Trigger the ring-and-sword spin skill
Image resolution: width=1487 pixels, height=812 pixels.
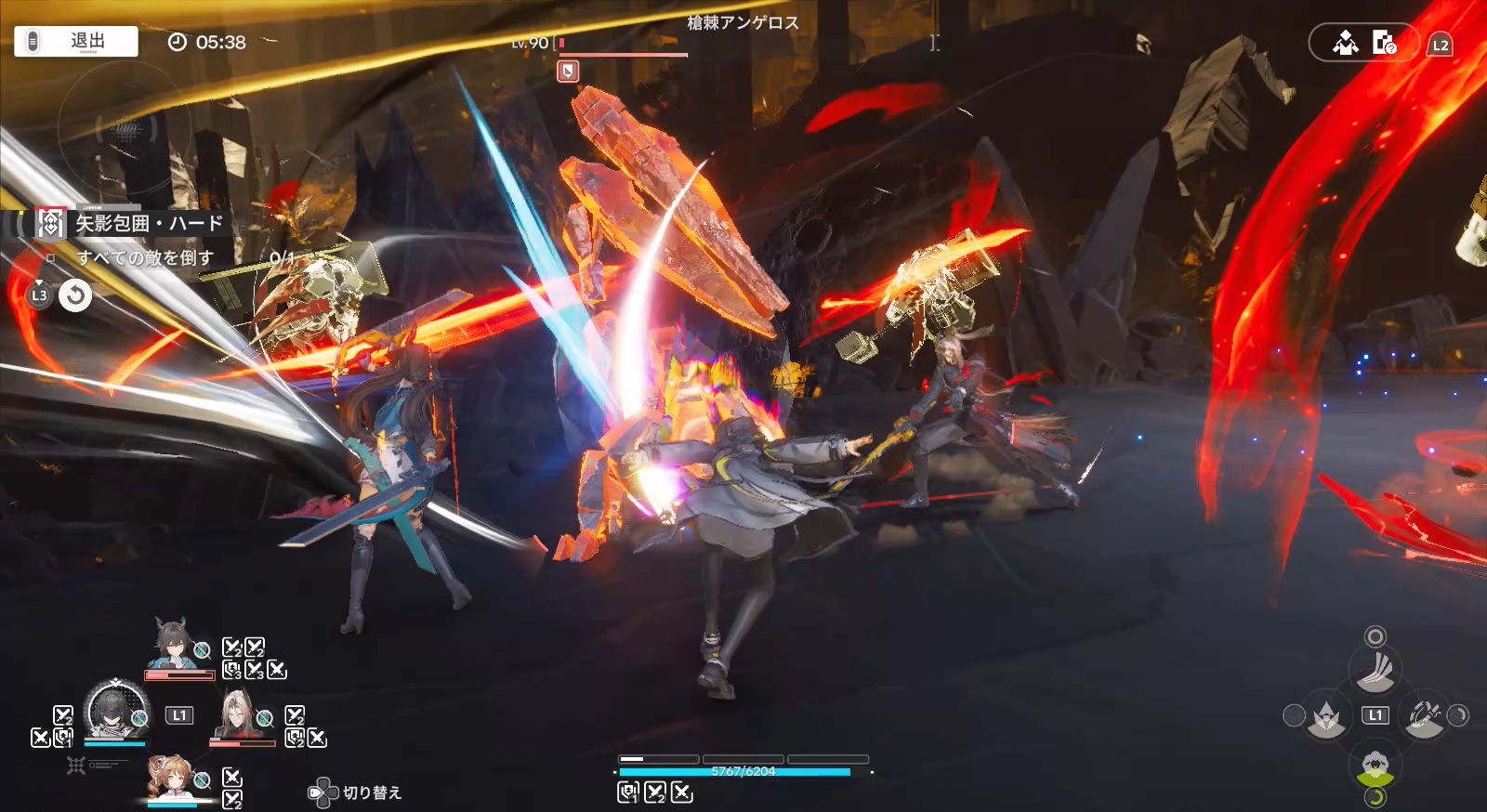coord(1424,716)
